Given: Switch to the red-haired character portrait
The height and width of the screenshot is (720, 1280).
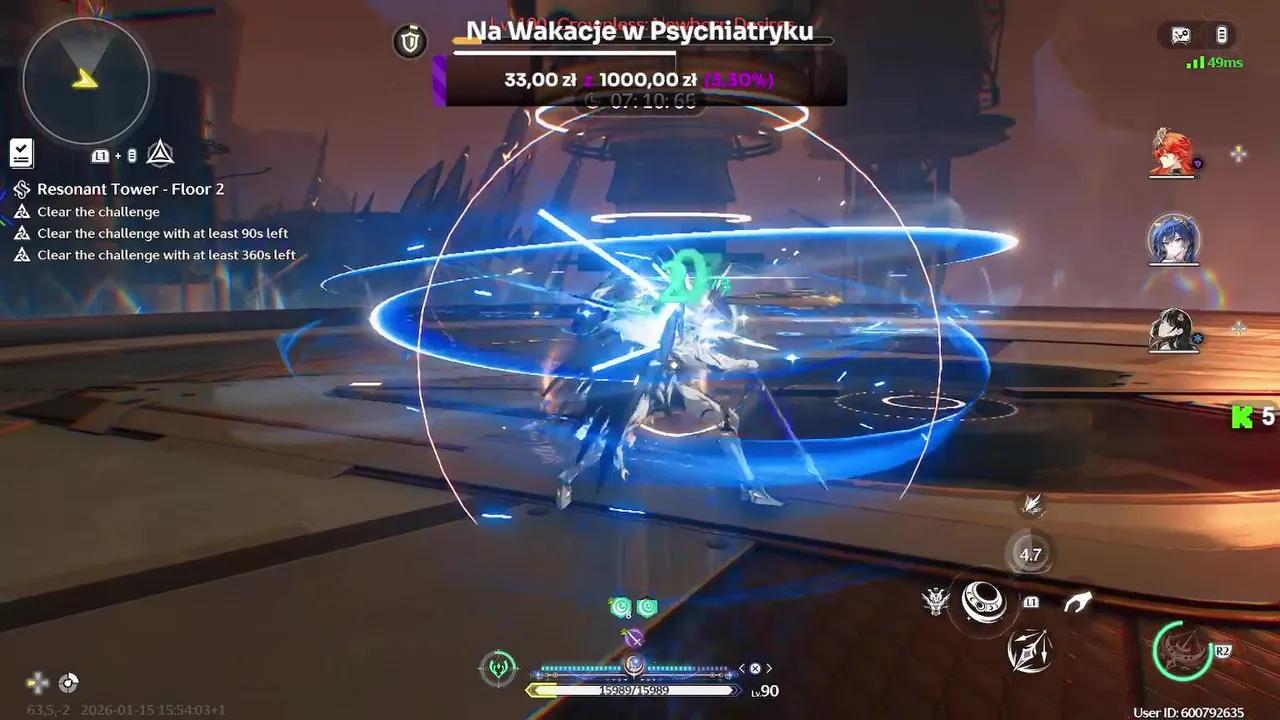Looking at the screenshot, I should [x=1173, y=153].
